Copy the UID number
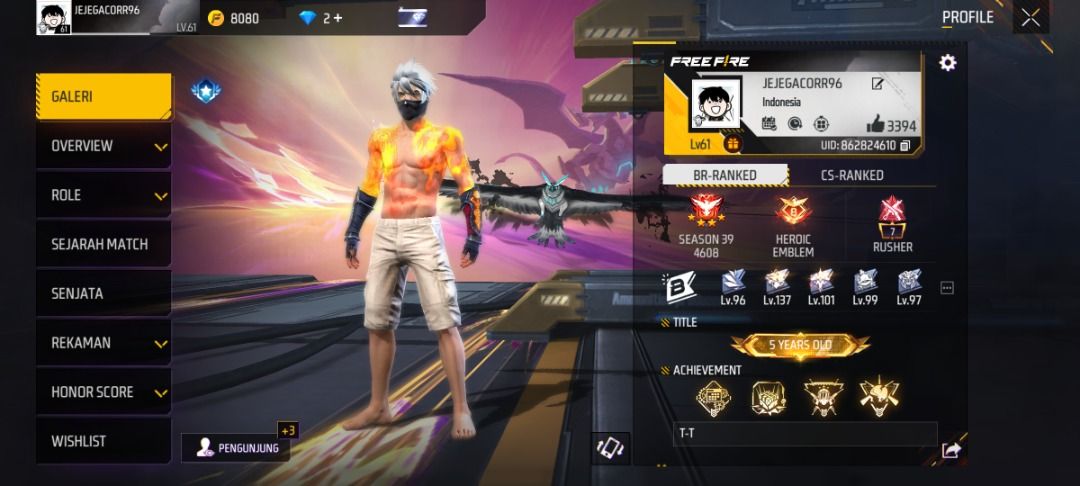Screen dimensions: 1080x486 point(904,146)
